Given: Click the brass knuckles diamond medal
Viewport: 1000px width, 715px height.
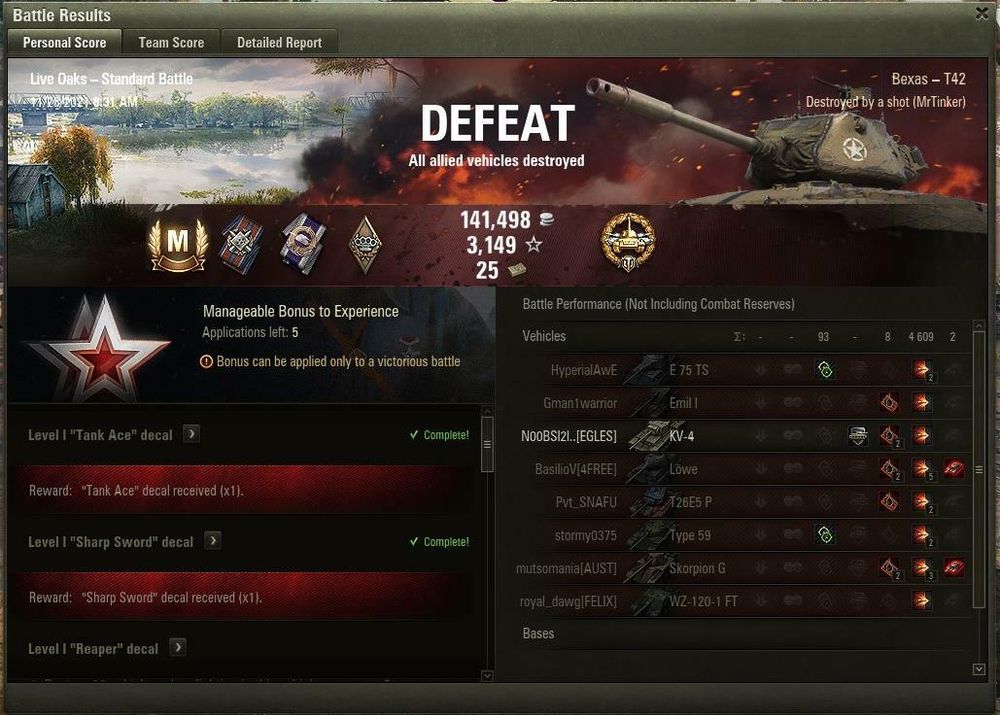Looking at the screenshot, I should point(364,243).
